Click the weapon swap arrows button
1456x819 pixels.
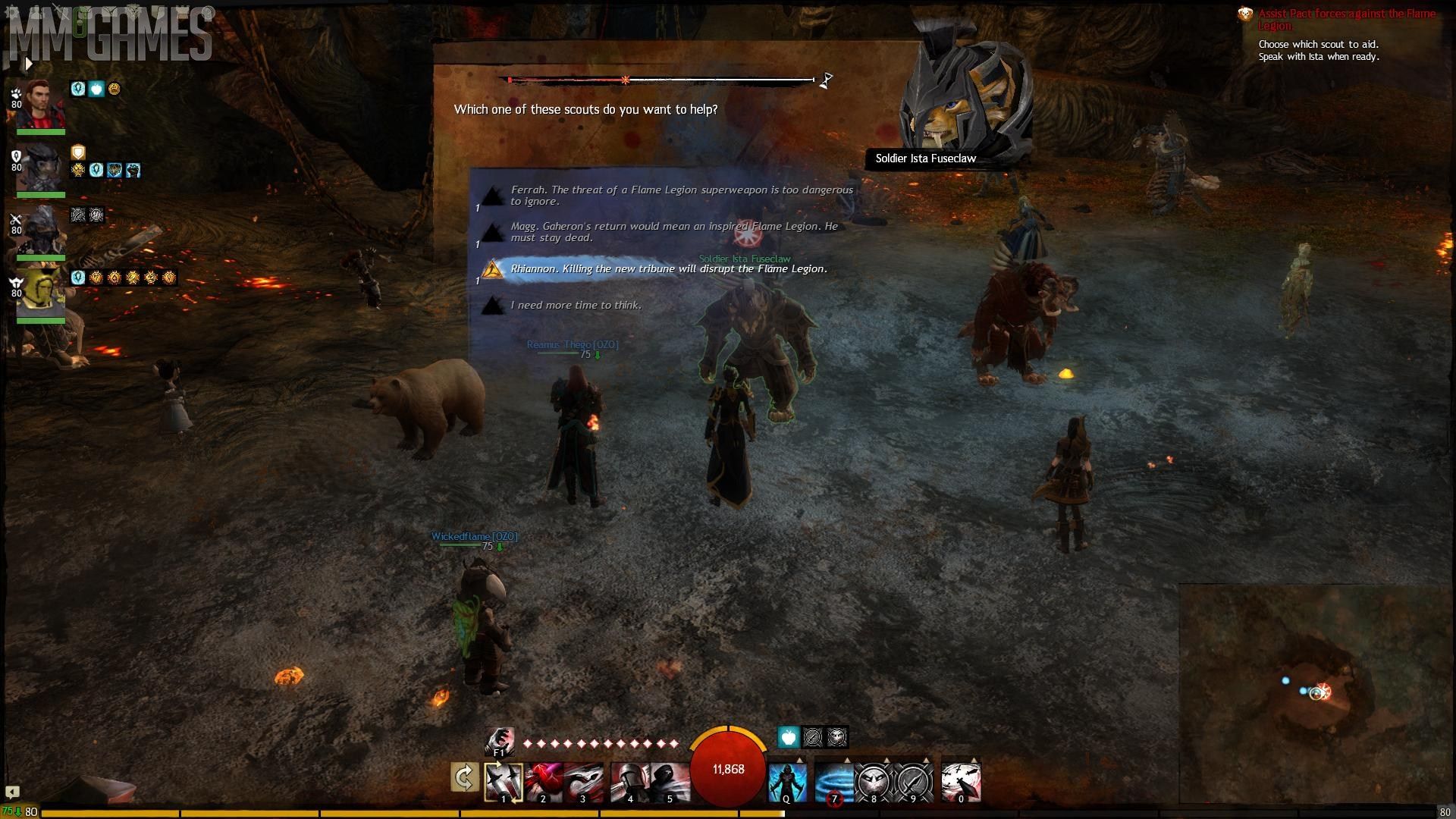click(x=465, y=777)
